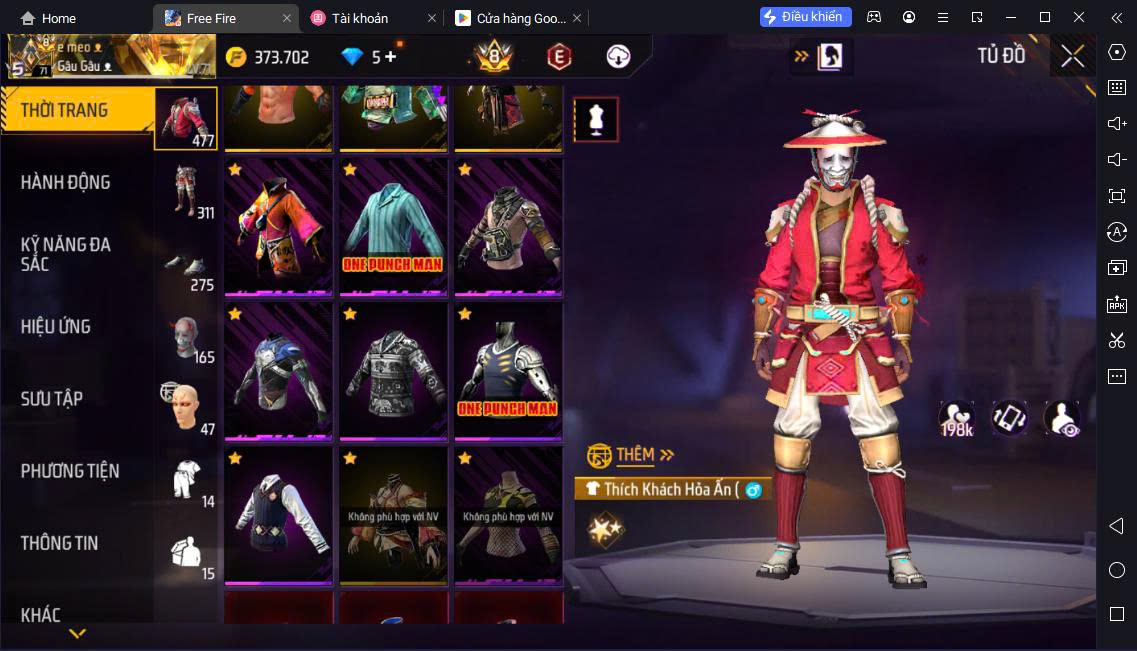Close the Tủ Đồ wardrobe screen

coord(1072,57)
